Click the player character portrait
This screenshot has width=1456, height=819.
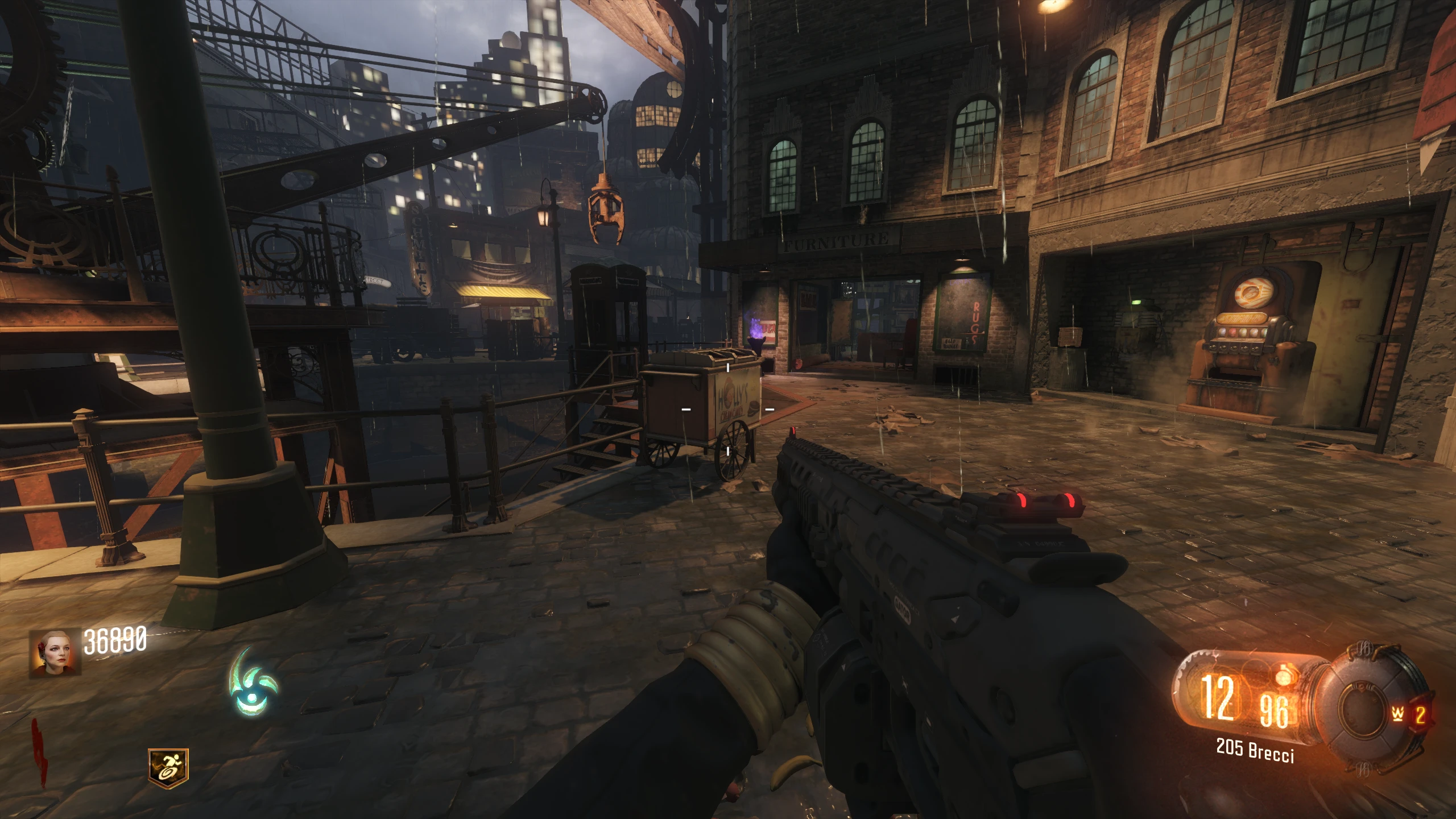point(55,652)
